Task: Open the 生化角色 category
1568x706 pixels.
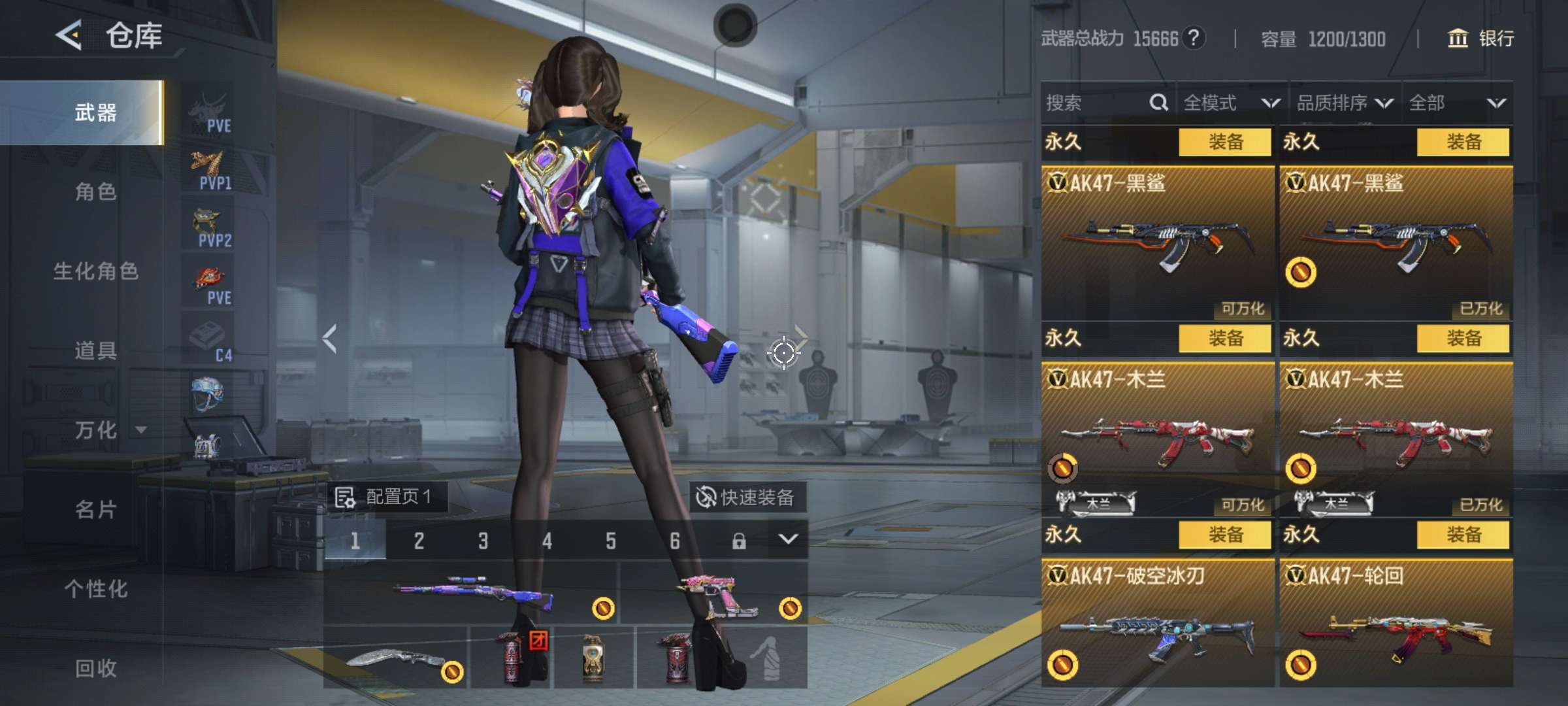Action: (x=95, y=271)
